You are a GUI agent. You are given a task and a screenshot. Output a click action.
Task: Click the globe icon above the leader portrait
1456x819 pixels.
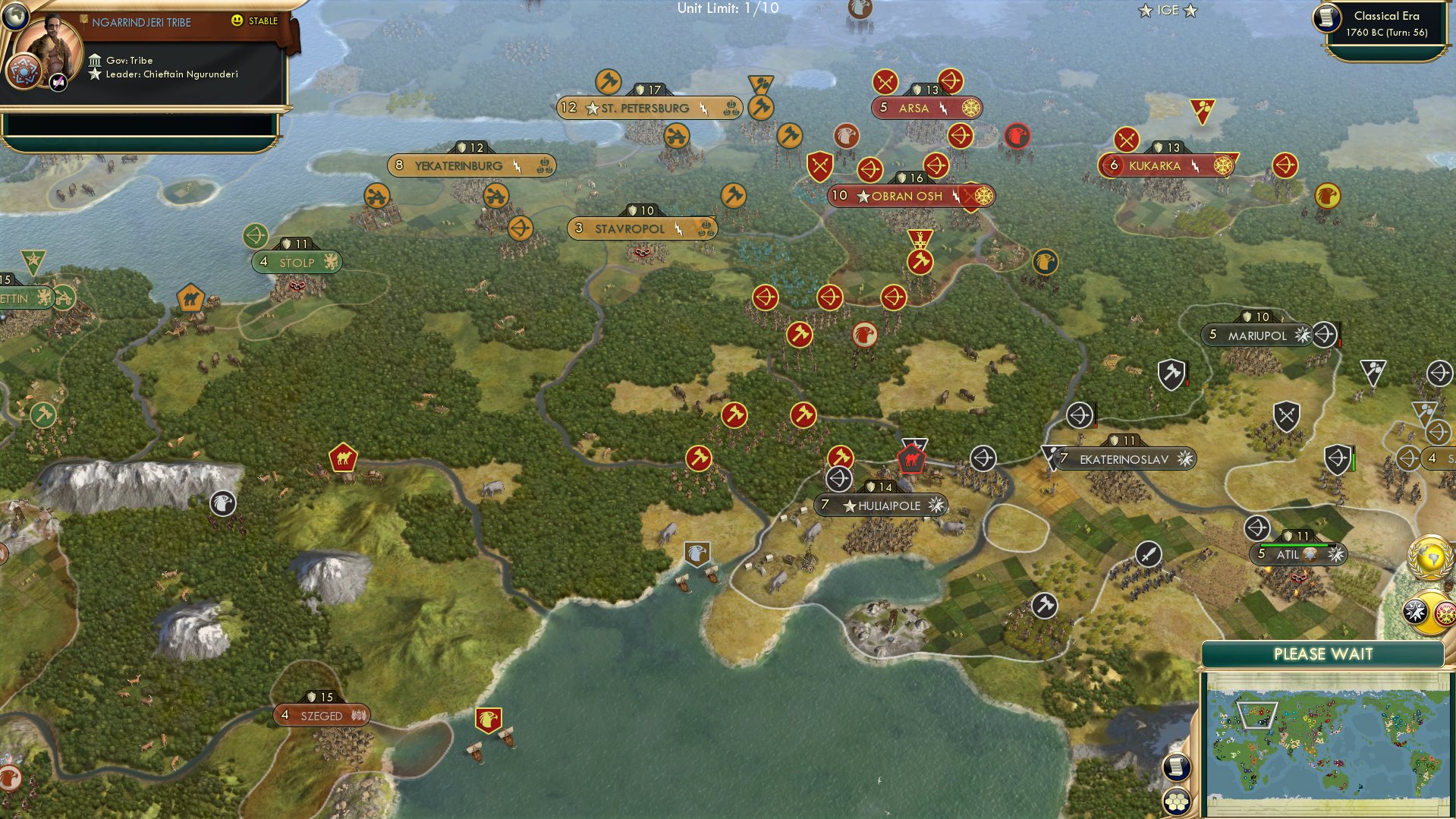pos(15,14)
